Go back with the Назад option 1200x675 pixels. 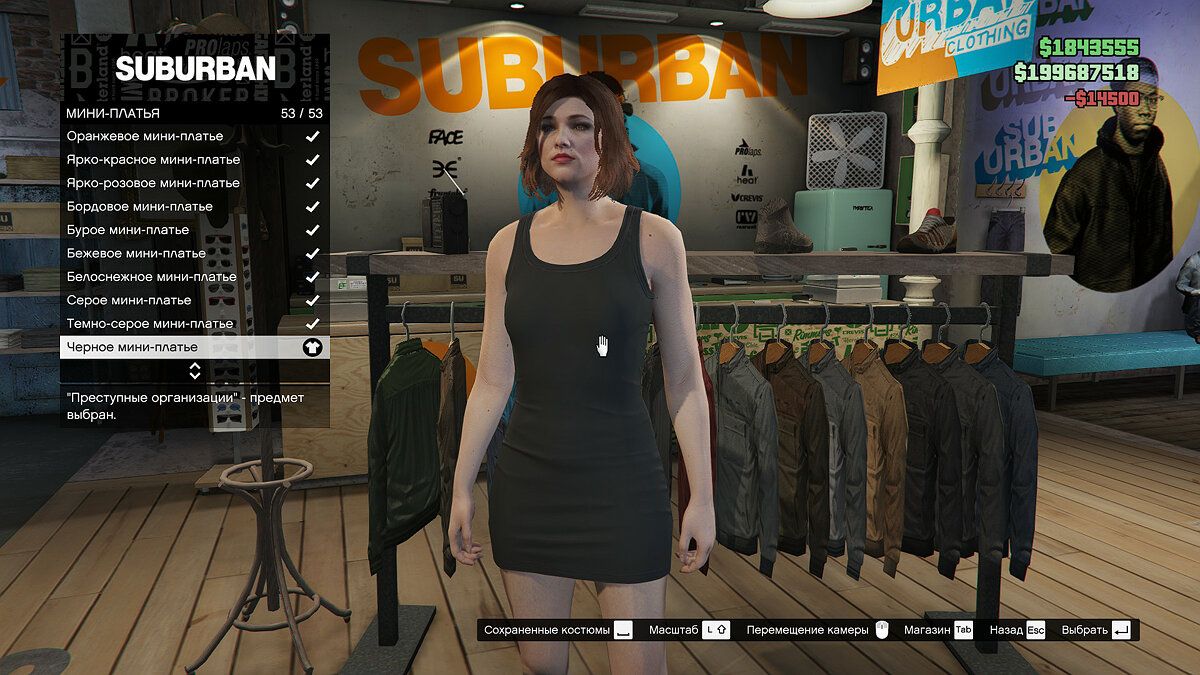click(x=1017, y=630)
